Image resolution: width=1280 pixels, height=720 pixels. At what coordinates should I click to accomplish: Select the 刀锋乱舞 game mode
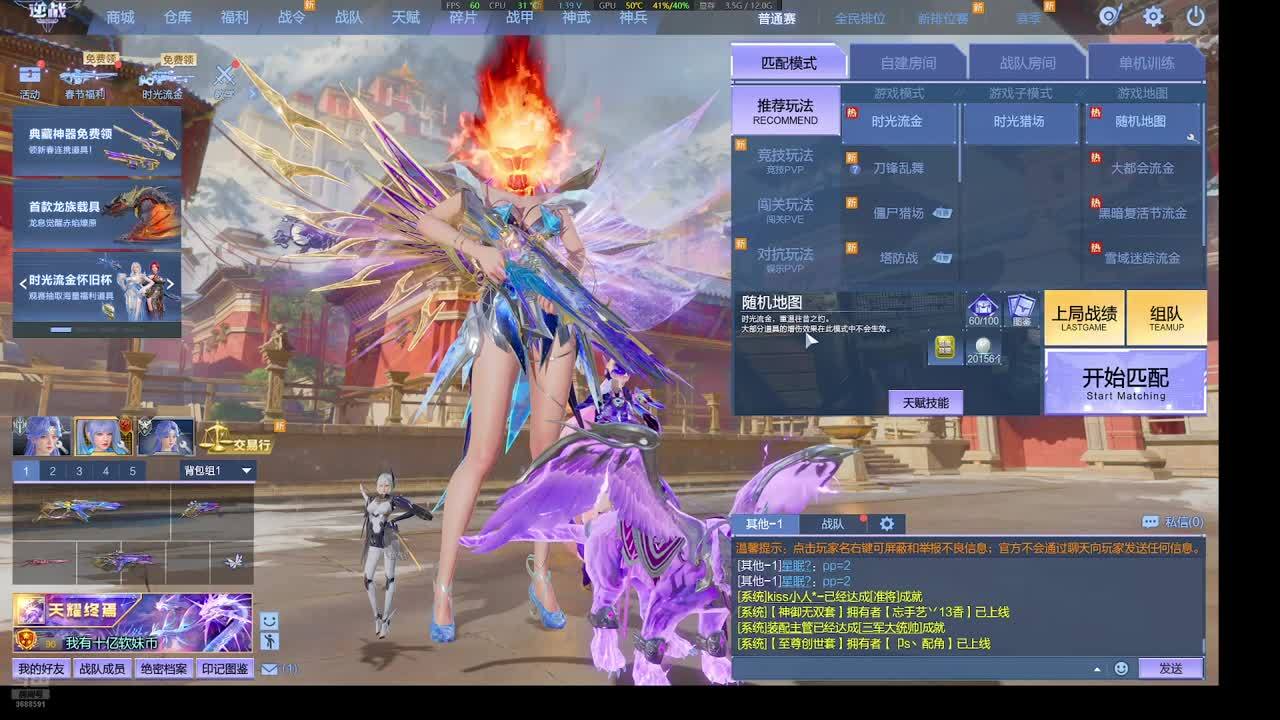click(x=897, y=168)
